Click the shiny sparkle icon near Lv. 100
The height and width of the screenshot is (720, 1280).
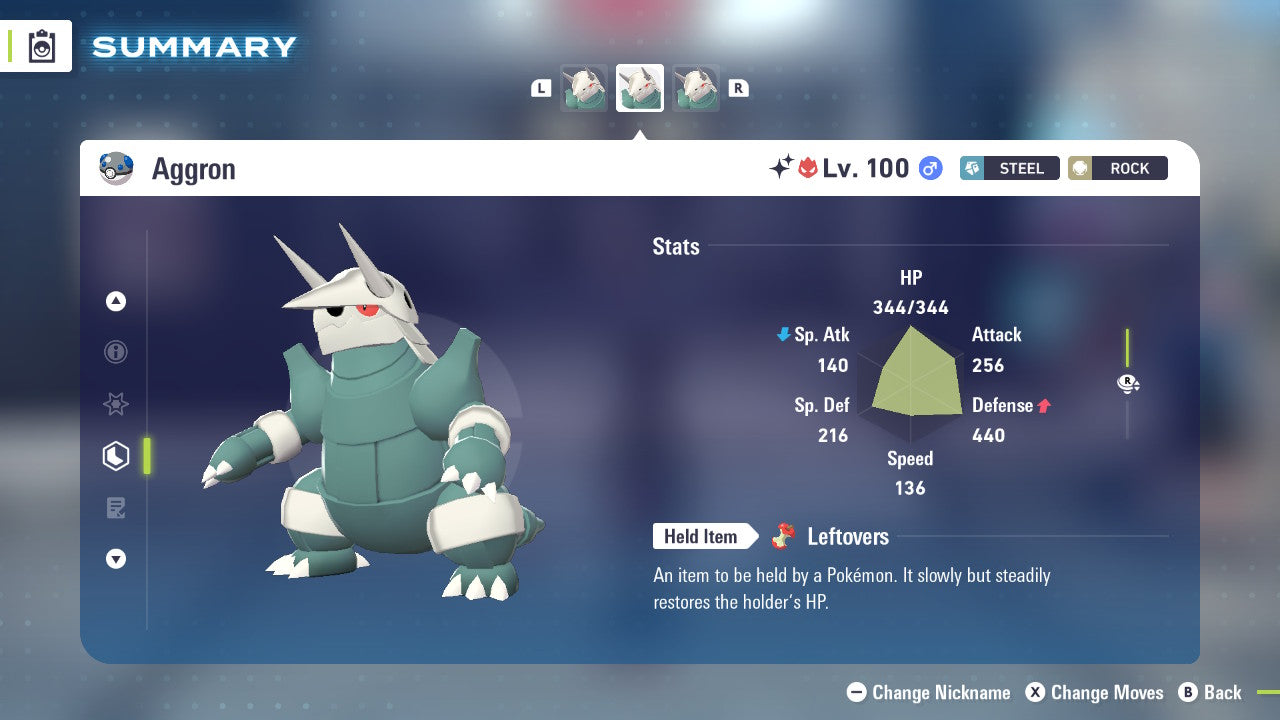click(x=783, y=168)
